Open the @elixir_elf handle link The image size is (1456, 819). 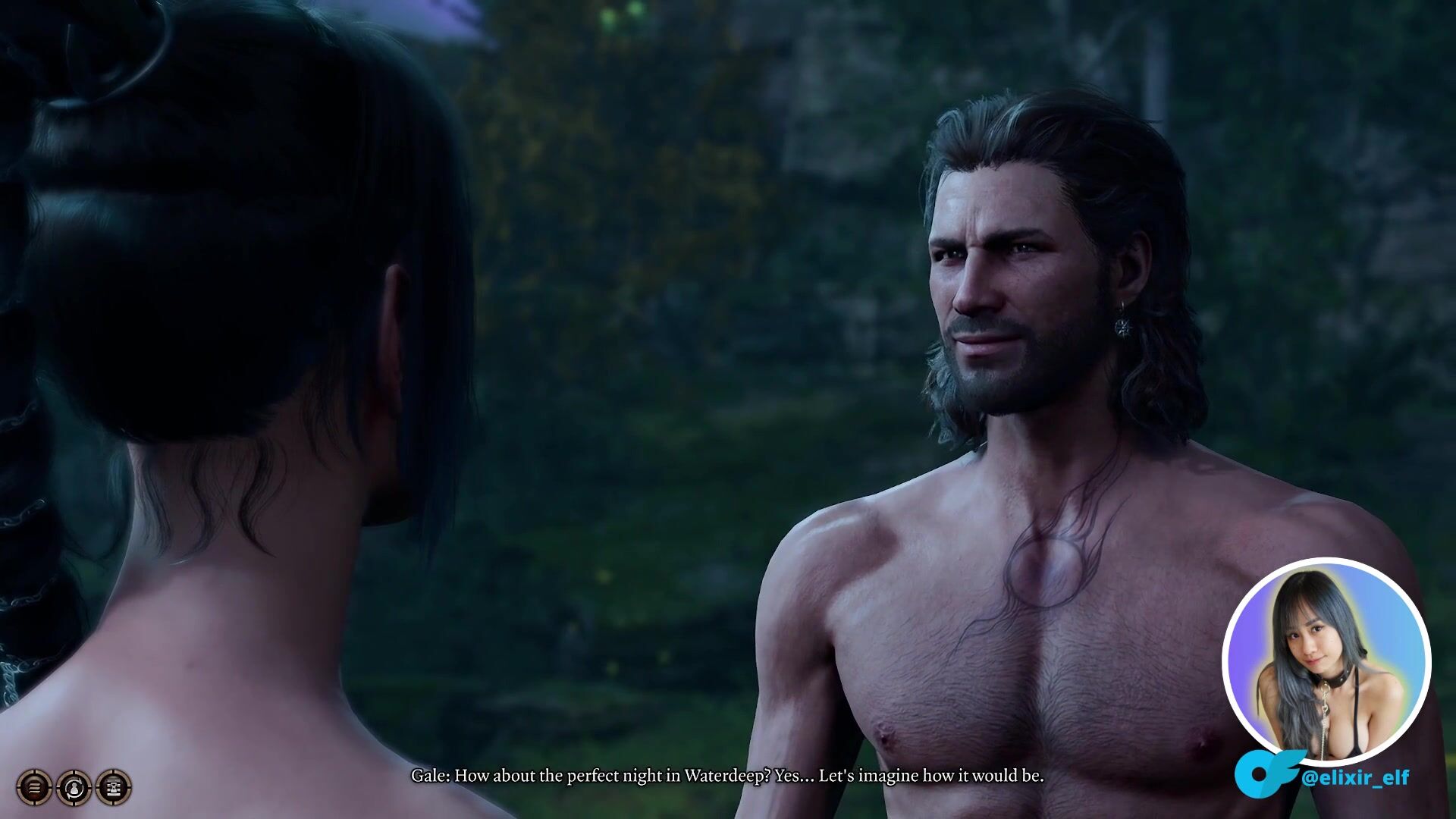tap(1354, 777)
